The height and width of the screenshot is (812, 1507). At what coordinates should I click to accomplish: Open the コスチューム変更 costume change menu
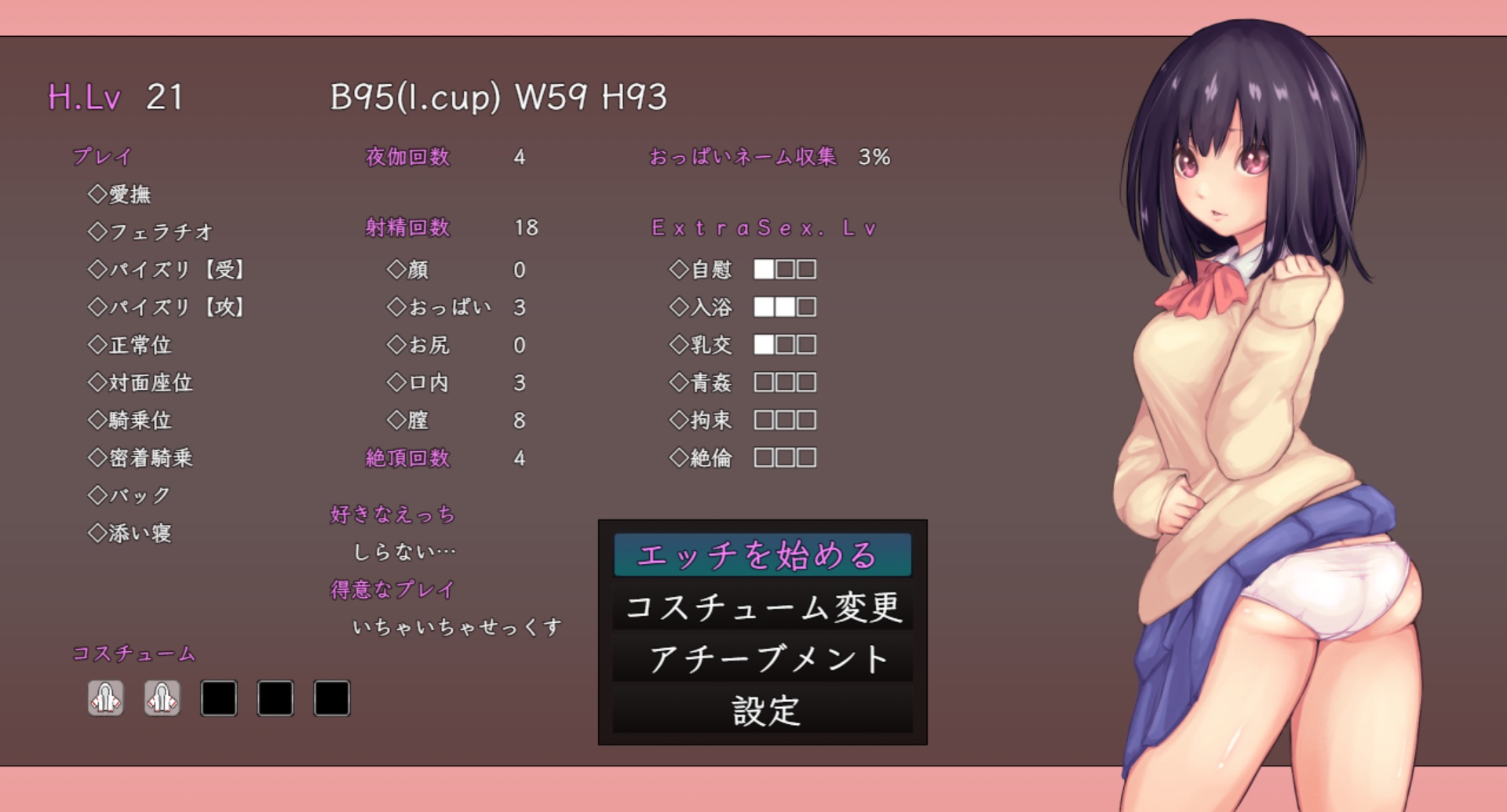[x=761, y=607]
